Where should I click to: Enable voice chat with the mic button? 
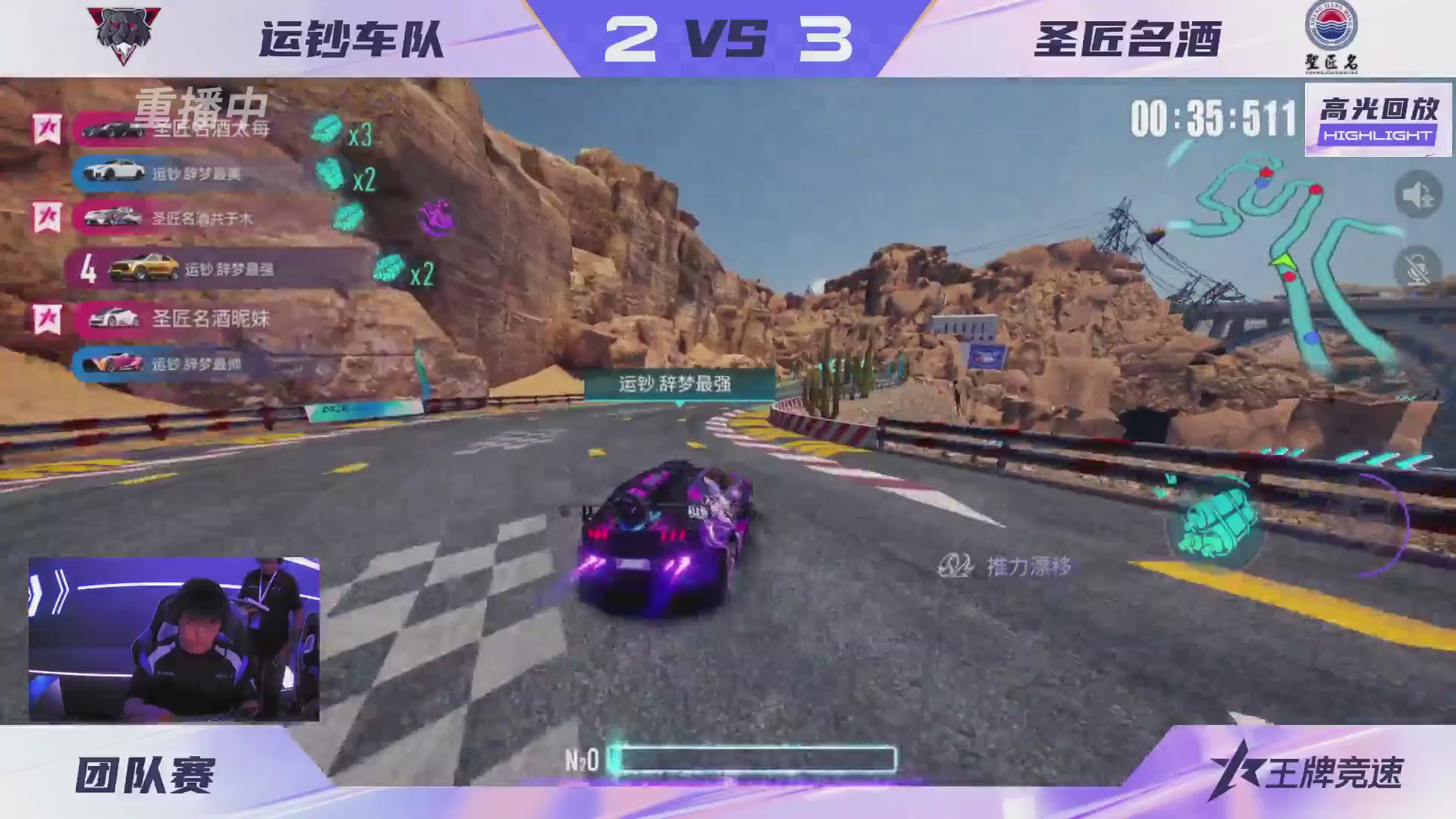click(x=1421, y=264)
